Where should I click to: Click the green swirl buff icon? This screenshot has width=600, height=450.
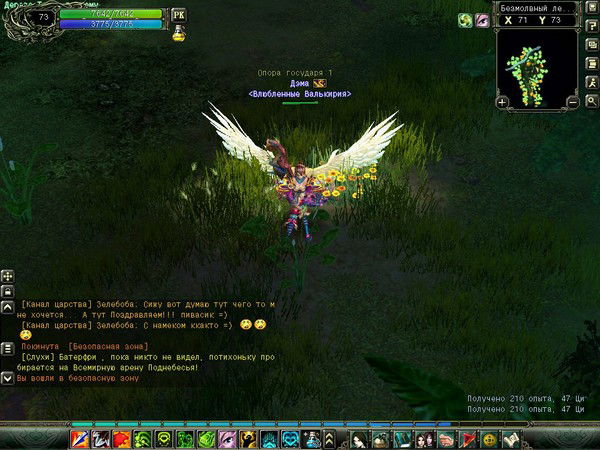pyautogui.click(x=464, y=20)
